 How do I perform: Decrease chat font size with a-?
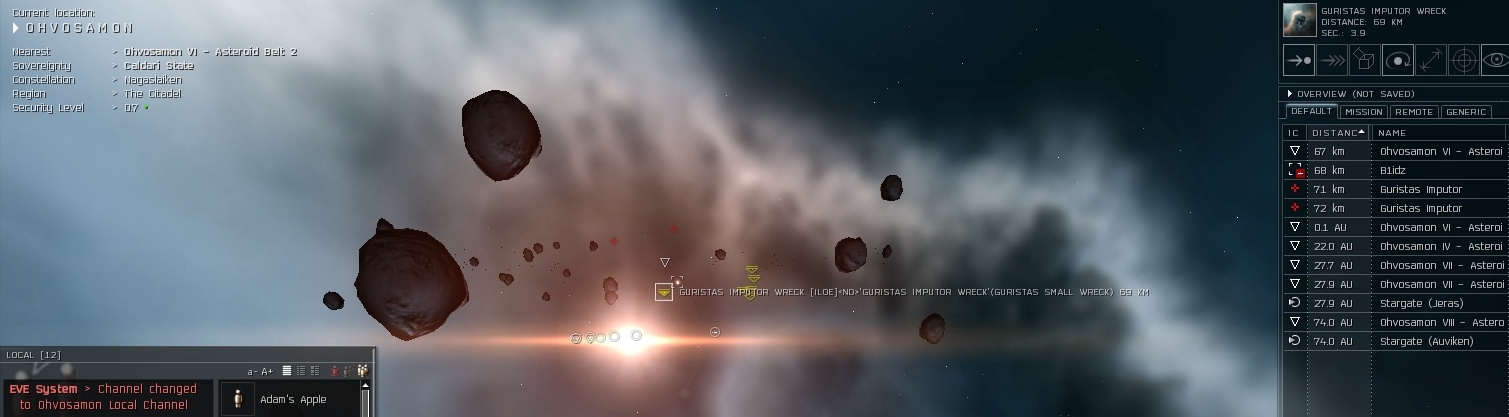[x=253, y=371]
